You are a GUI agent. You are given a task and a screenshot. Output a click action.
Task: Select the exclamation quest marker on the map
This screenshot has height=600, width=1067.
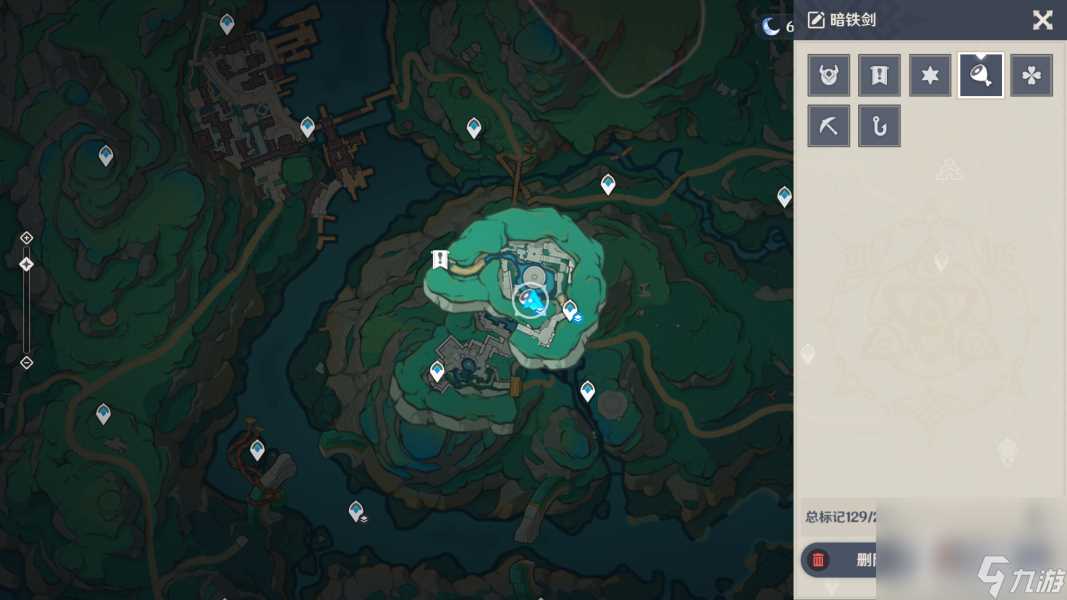pyautogui.click(x=439, y=260)
